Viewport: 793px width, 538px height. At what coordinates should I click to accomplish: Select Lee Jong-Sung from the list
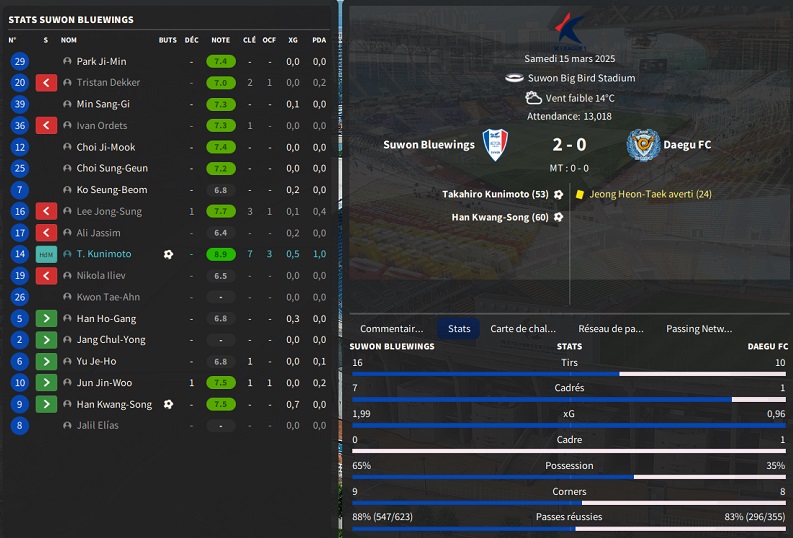(x=109, y=211)
